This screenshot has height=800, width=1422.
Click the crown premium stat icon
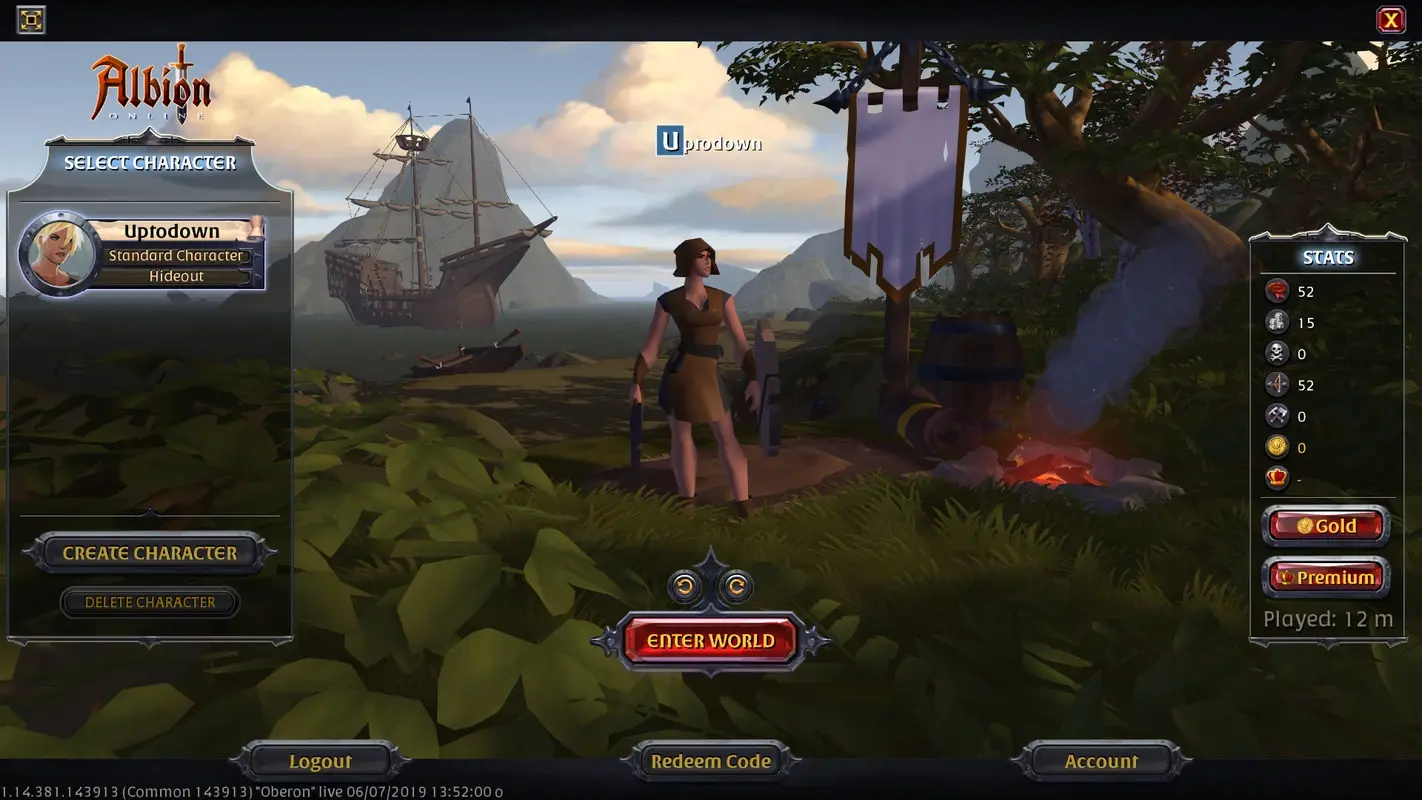(x=1278, y=479)
